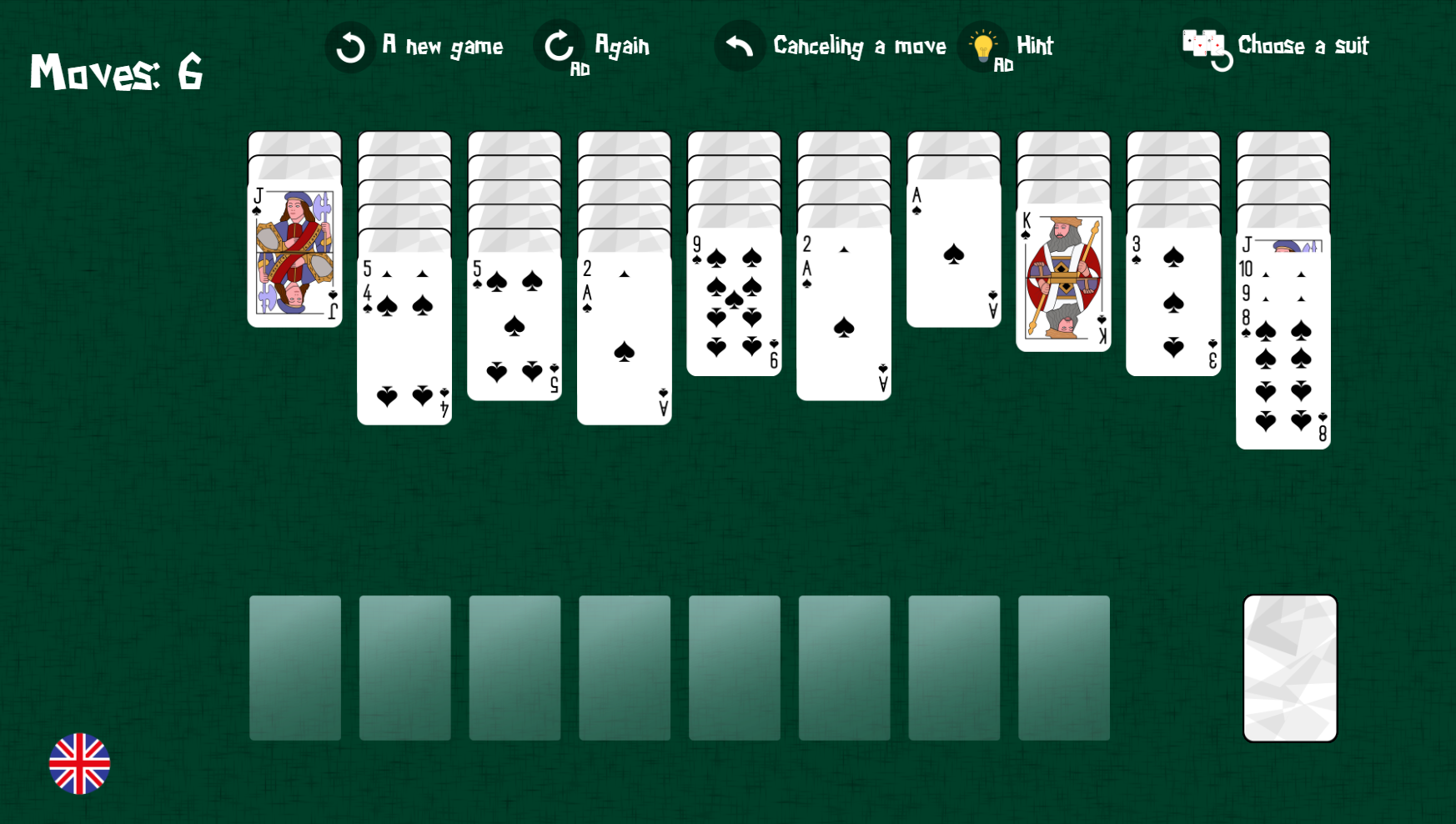Click the British flag language icon
Viewport: 1456px width, 824px height.
pos(80,762)
